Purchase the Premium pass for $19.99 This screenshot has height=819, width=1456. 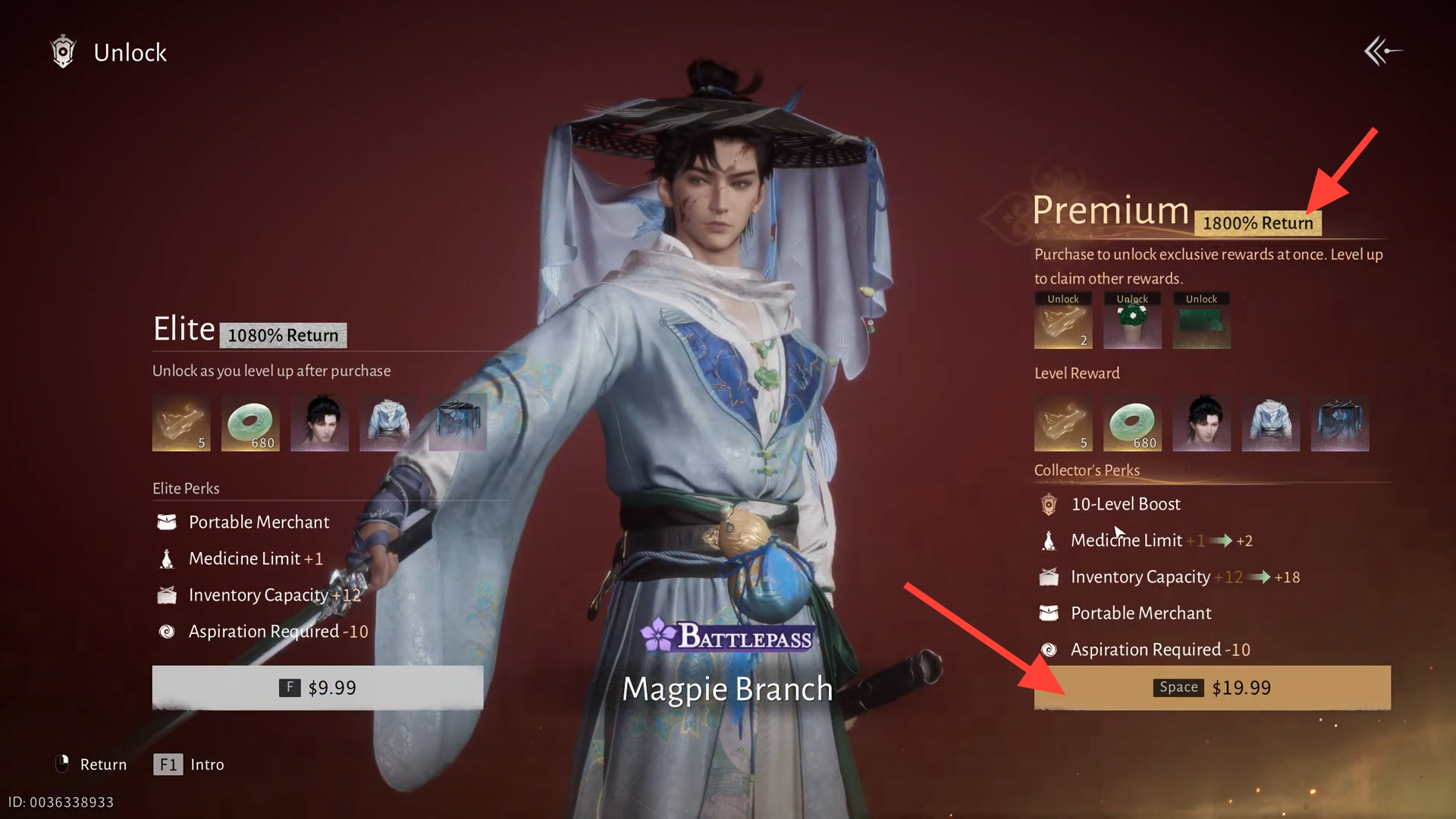click(1212, 688)
